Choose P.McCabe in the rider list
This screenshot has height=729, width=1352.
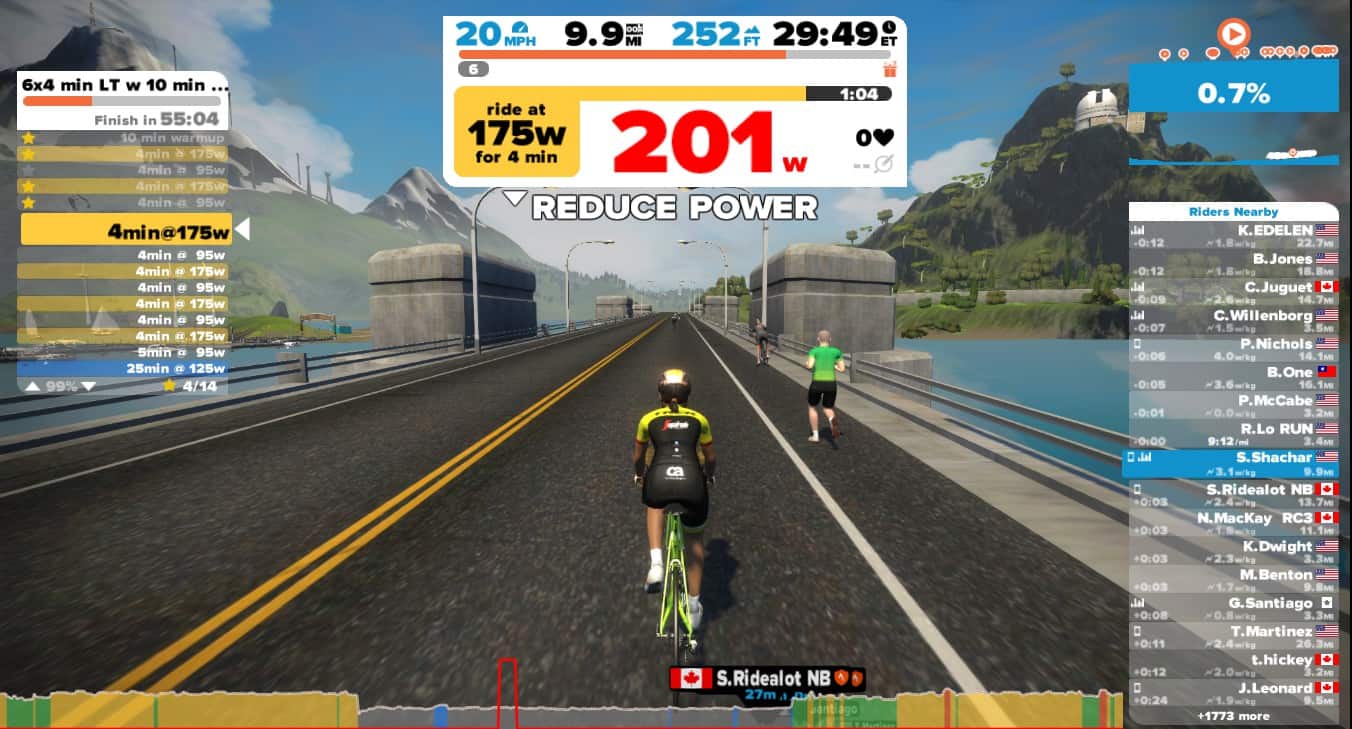click(1233, 406)
